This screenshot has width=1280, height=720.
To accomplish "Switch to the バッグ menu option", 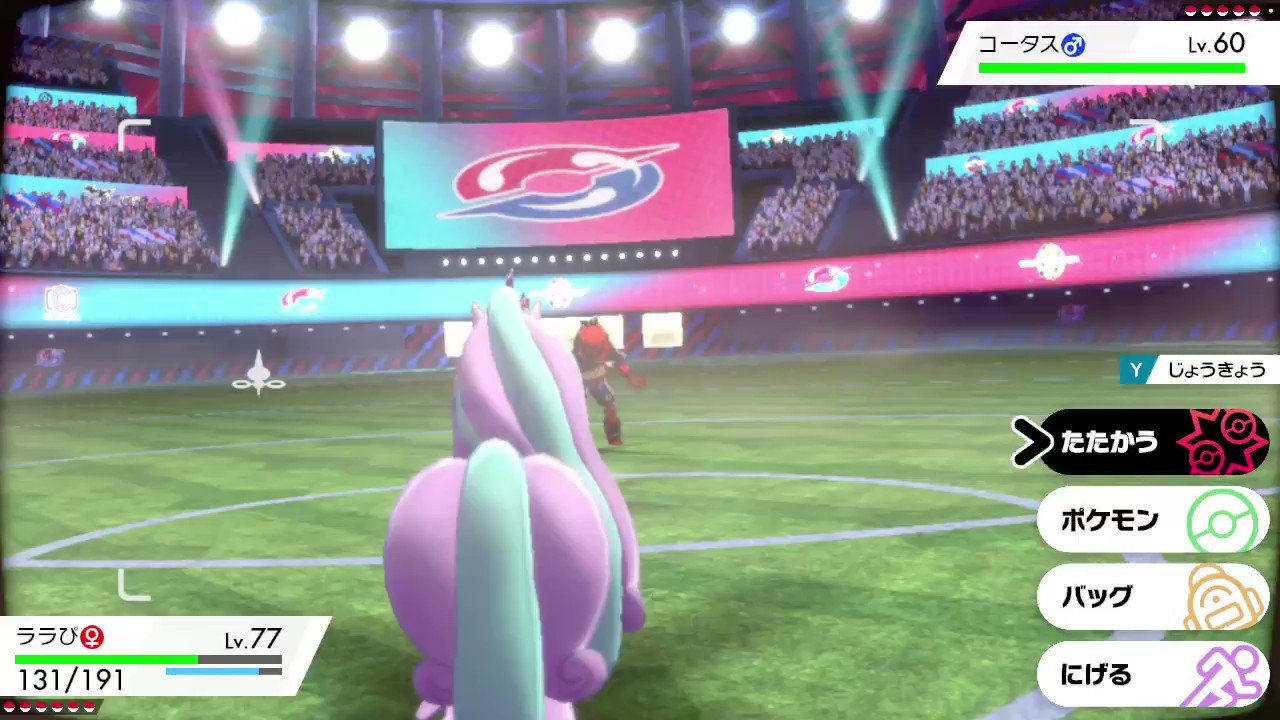I will pos(1096,597).
